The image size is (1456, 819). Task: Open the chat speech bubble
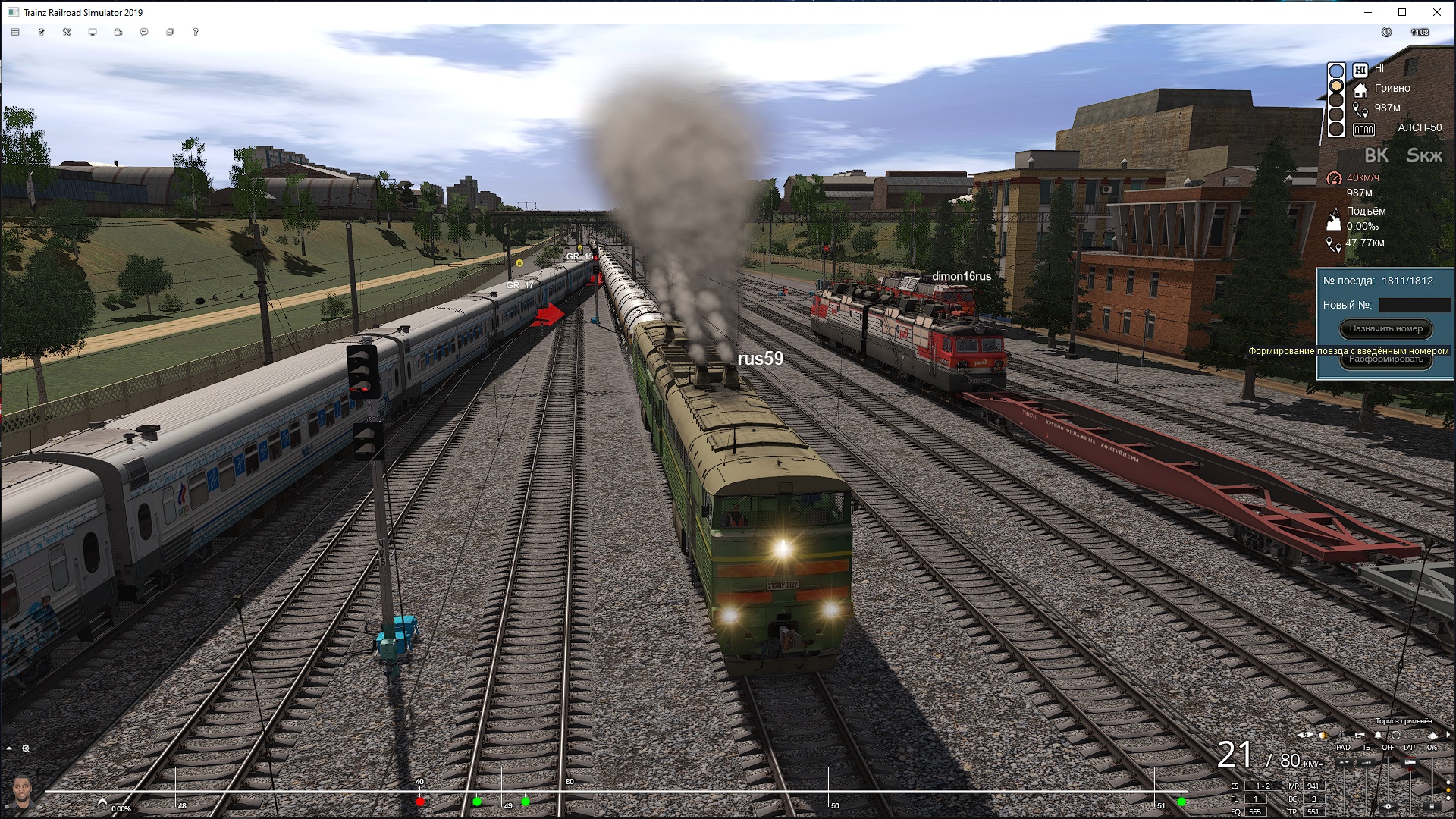tap(144, 32)
